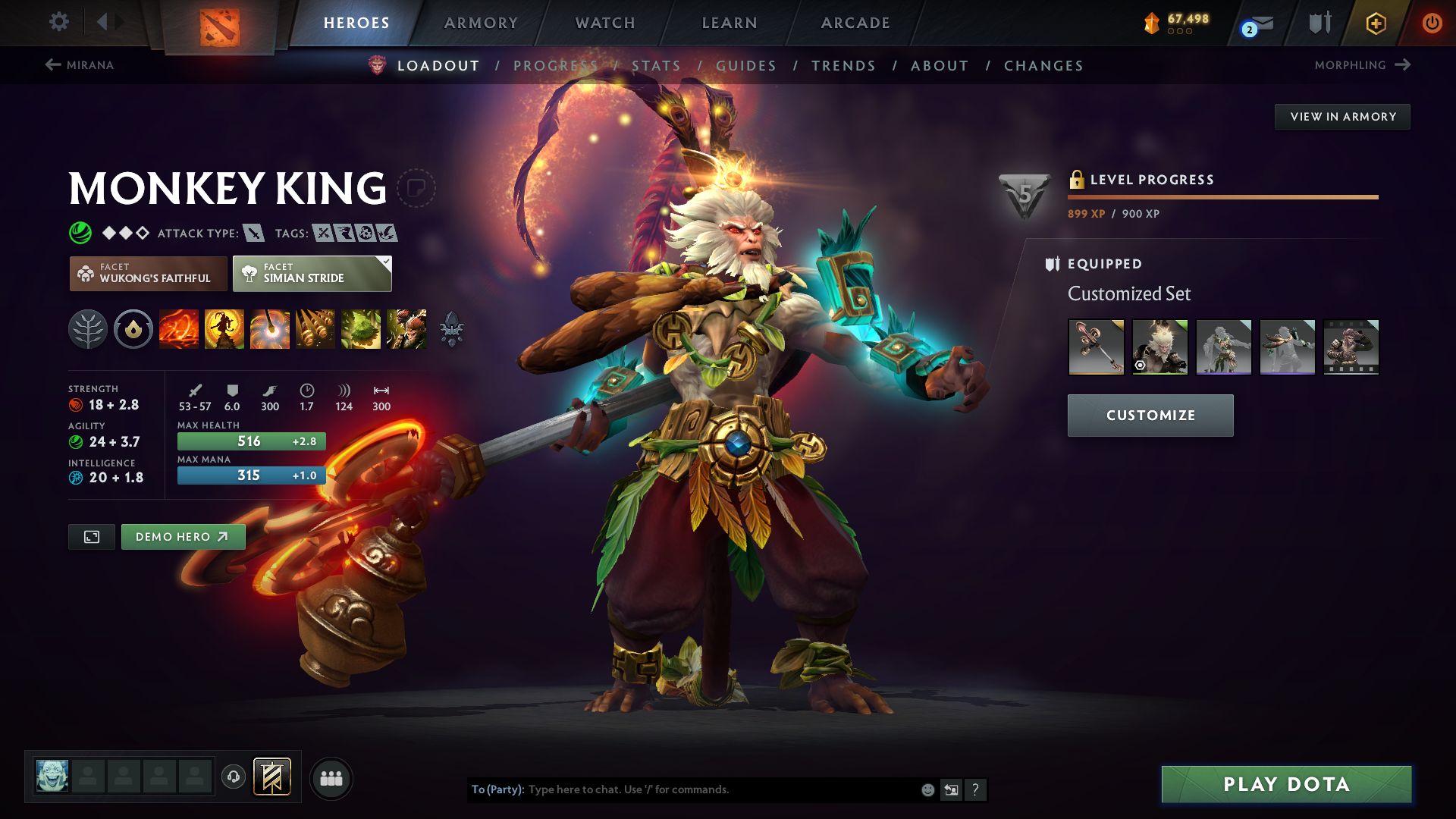This screenshot has height=819, width=1456.
Task: Click the weapon thumbnail in Customized Set
Action: [1096, 347]
